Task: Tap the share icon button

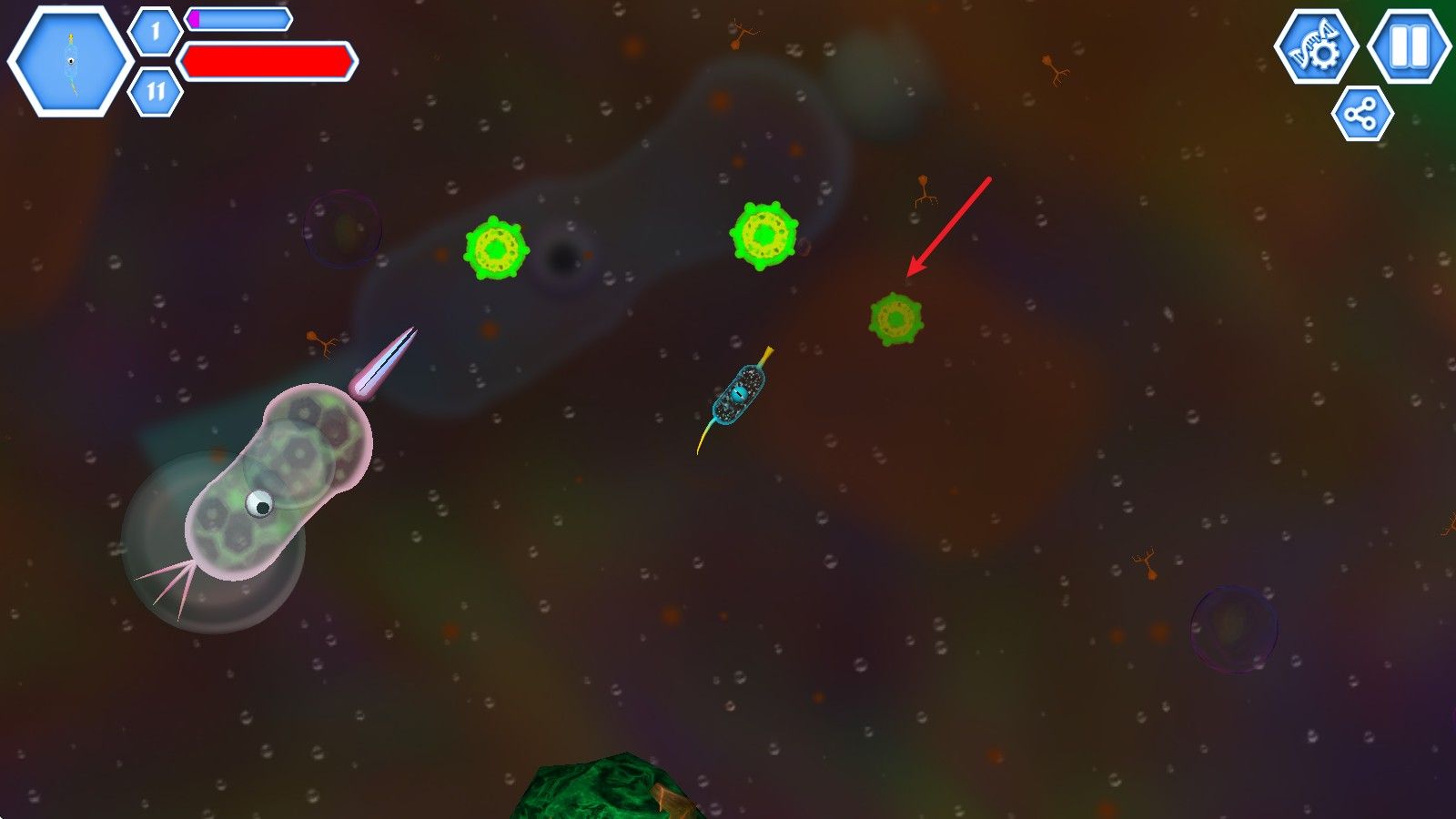Action: [1362, 115]
